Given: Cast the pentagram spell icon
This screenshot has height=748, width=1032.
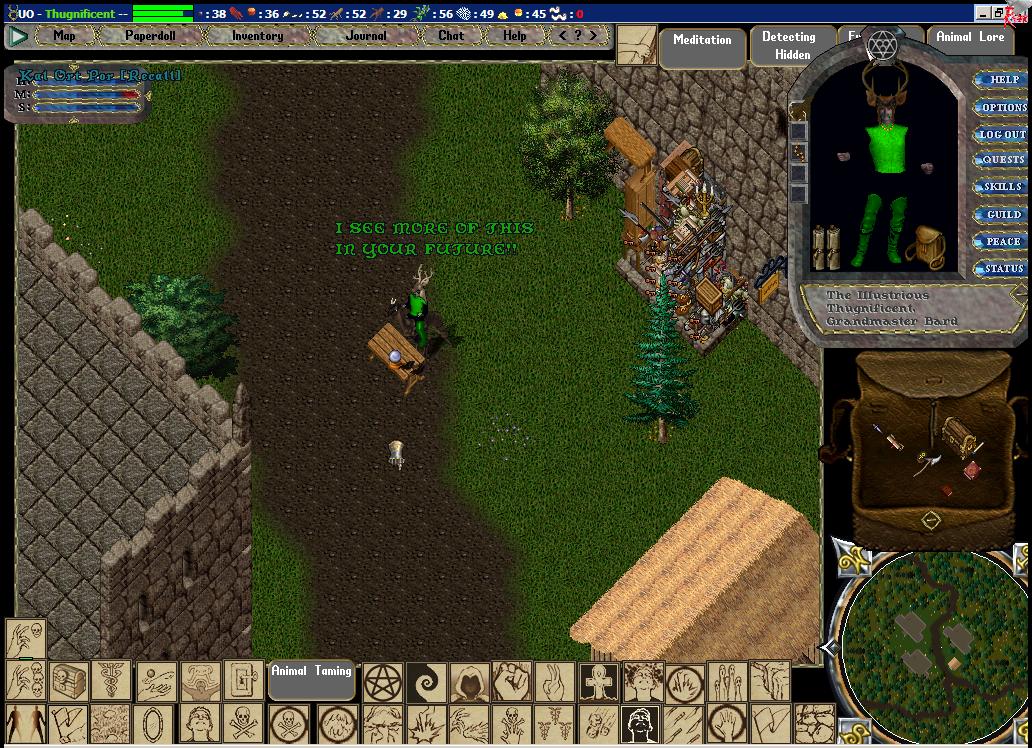Looking at the screenshot, I should point(382,681).
